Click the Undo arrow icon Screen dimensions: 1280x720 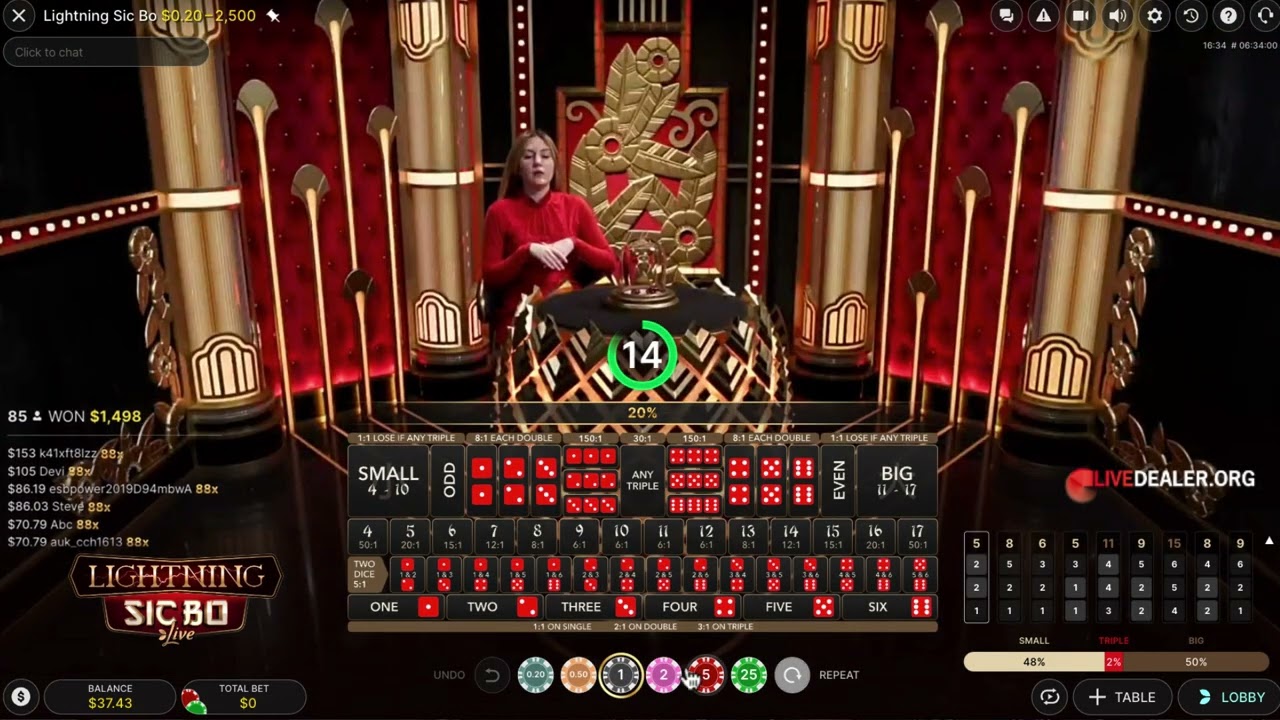pos(492,675)
